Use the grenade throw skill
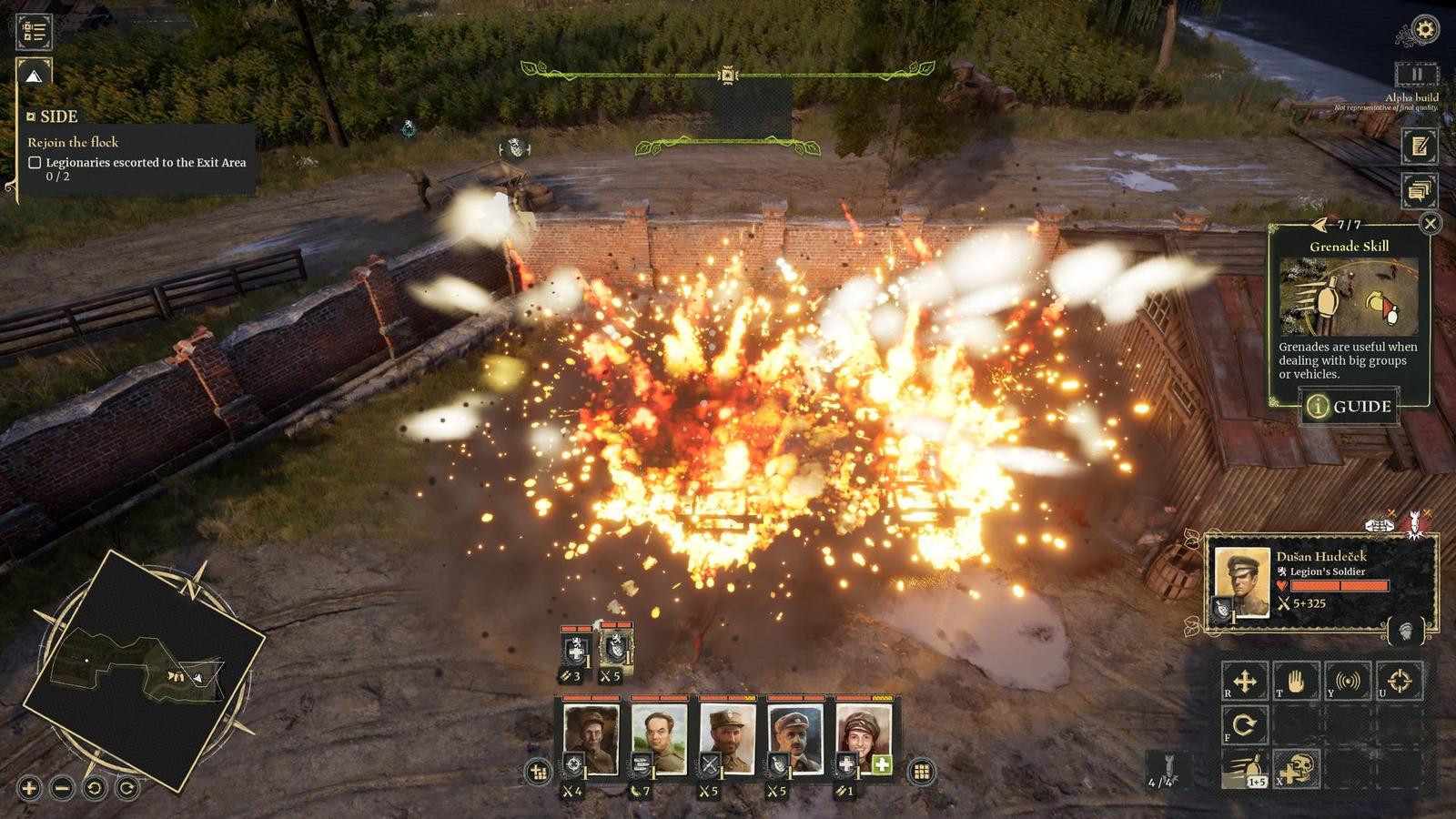 (1245, 770)
